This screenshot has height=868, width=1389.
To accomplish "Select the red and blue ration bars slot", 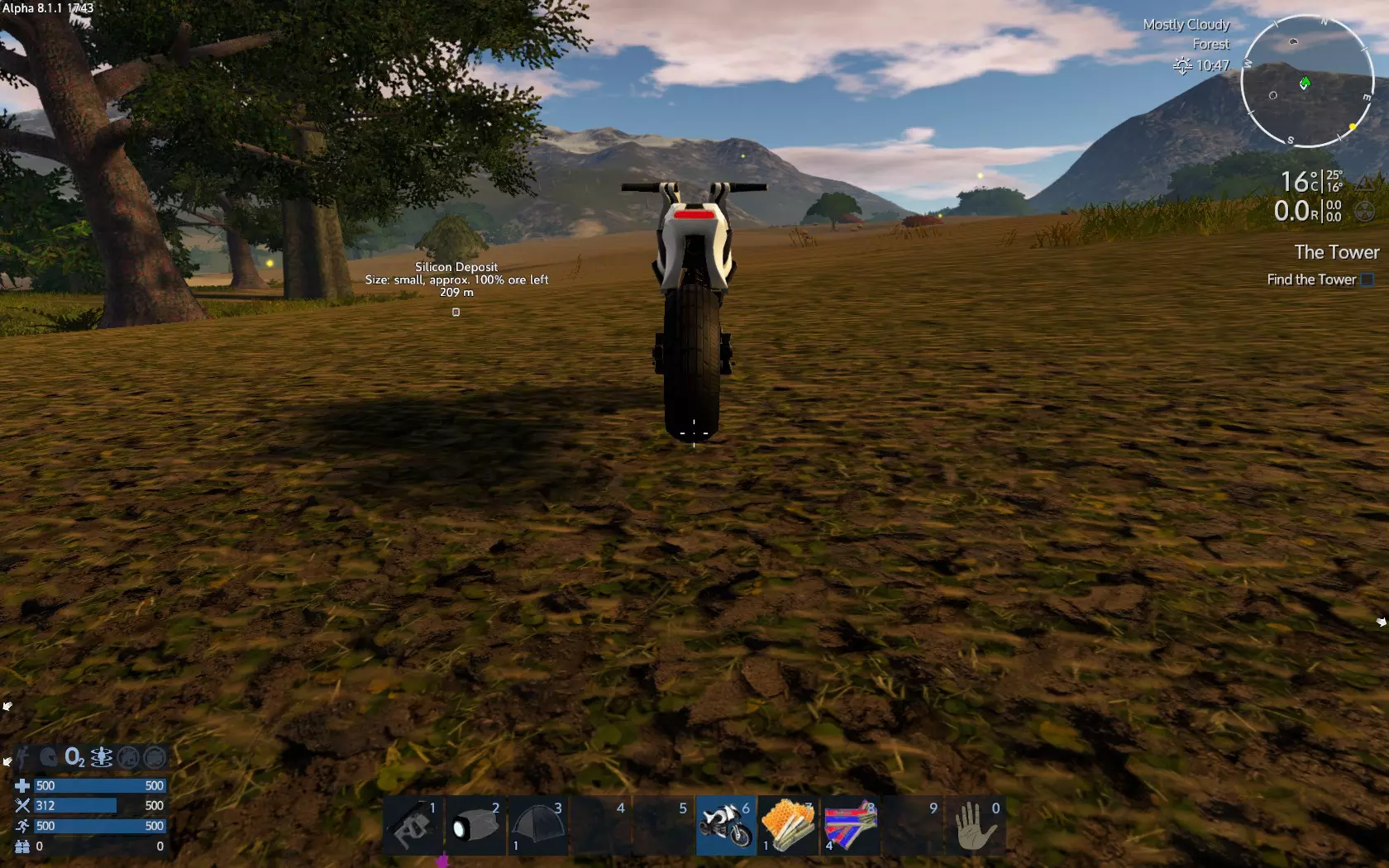I will click(850, 825).
